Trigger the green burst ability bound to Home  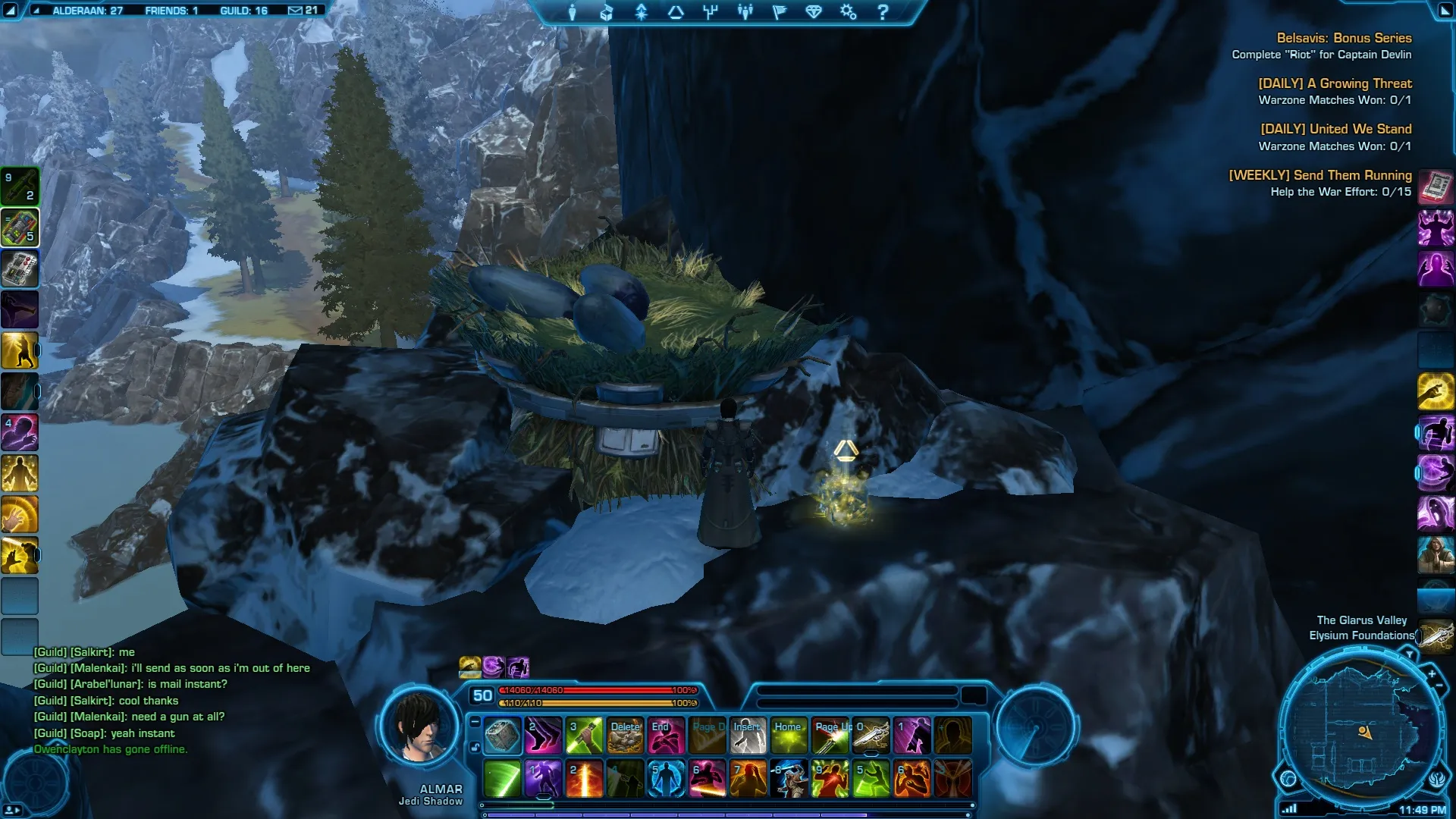[x=789, y=736]
